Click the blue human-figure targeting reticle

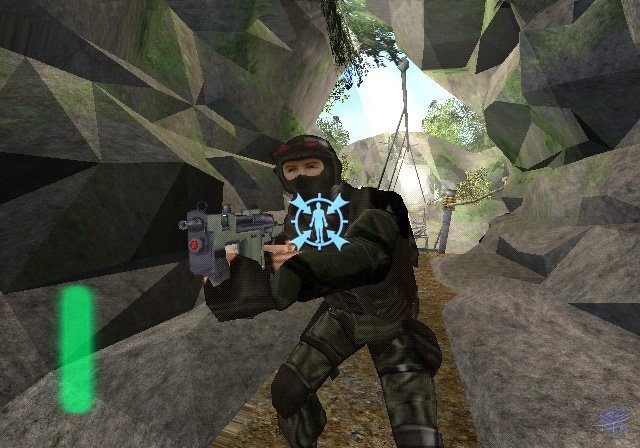click(320, 222)
